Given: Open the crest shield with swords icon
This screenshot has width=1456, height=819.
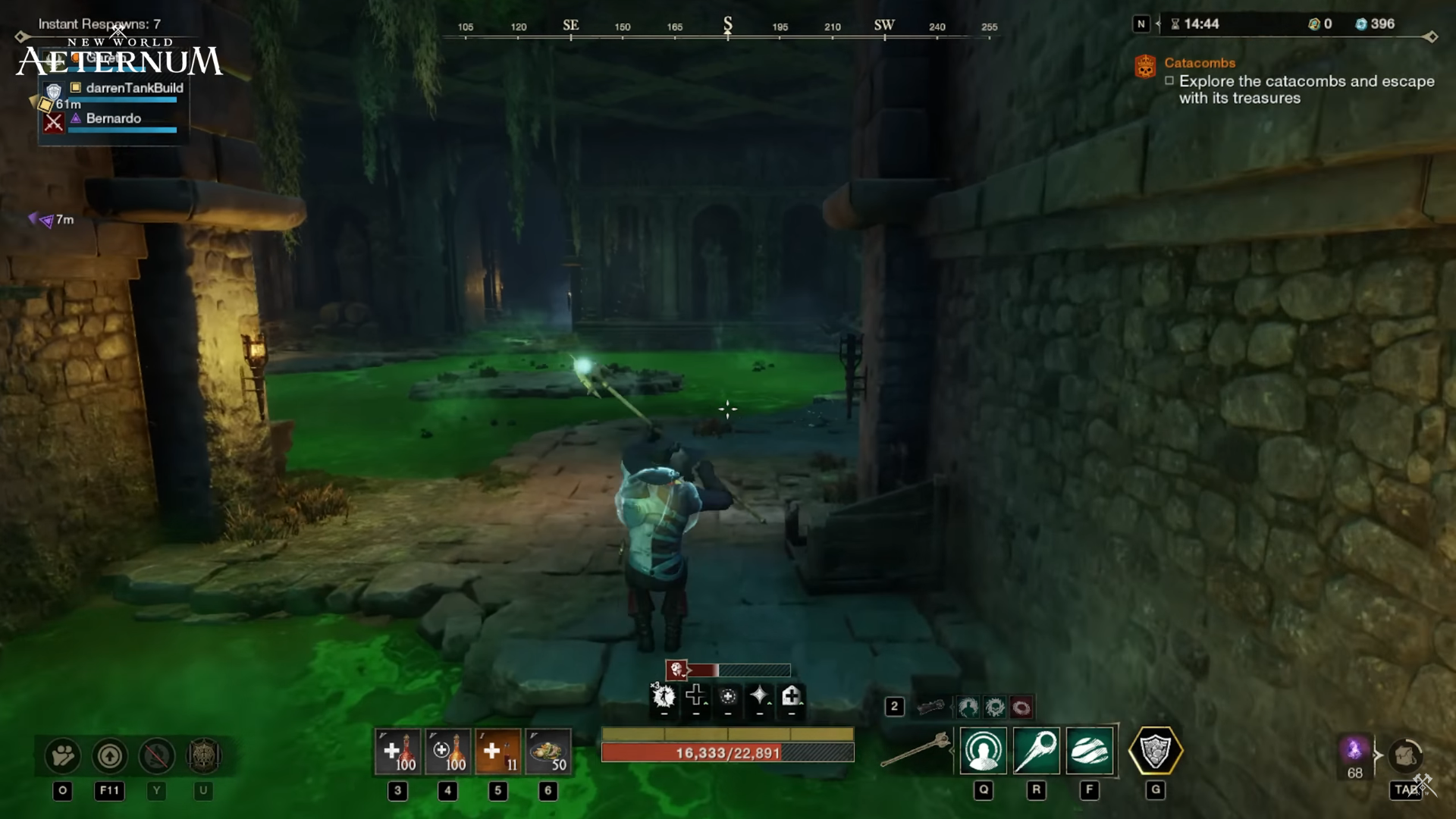Looking at the screenshot, I should [203, 755].
